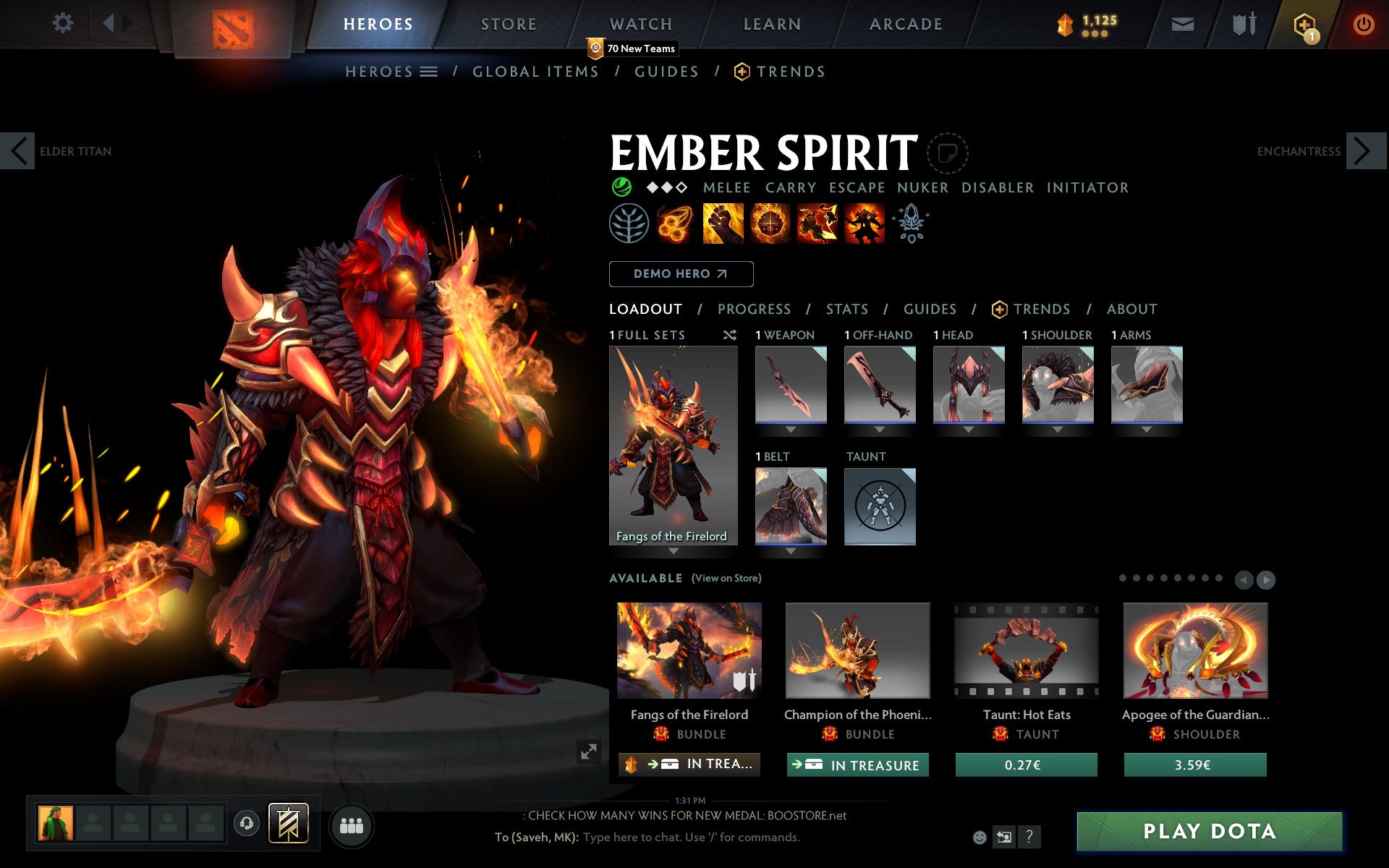Click the Fangs of the Firelord bundle thumbnail
The width and height of the screenshot is (1389, 868).
pos(689,651)
